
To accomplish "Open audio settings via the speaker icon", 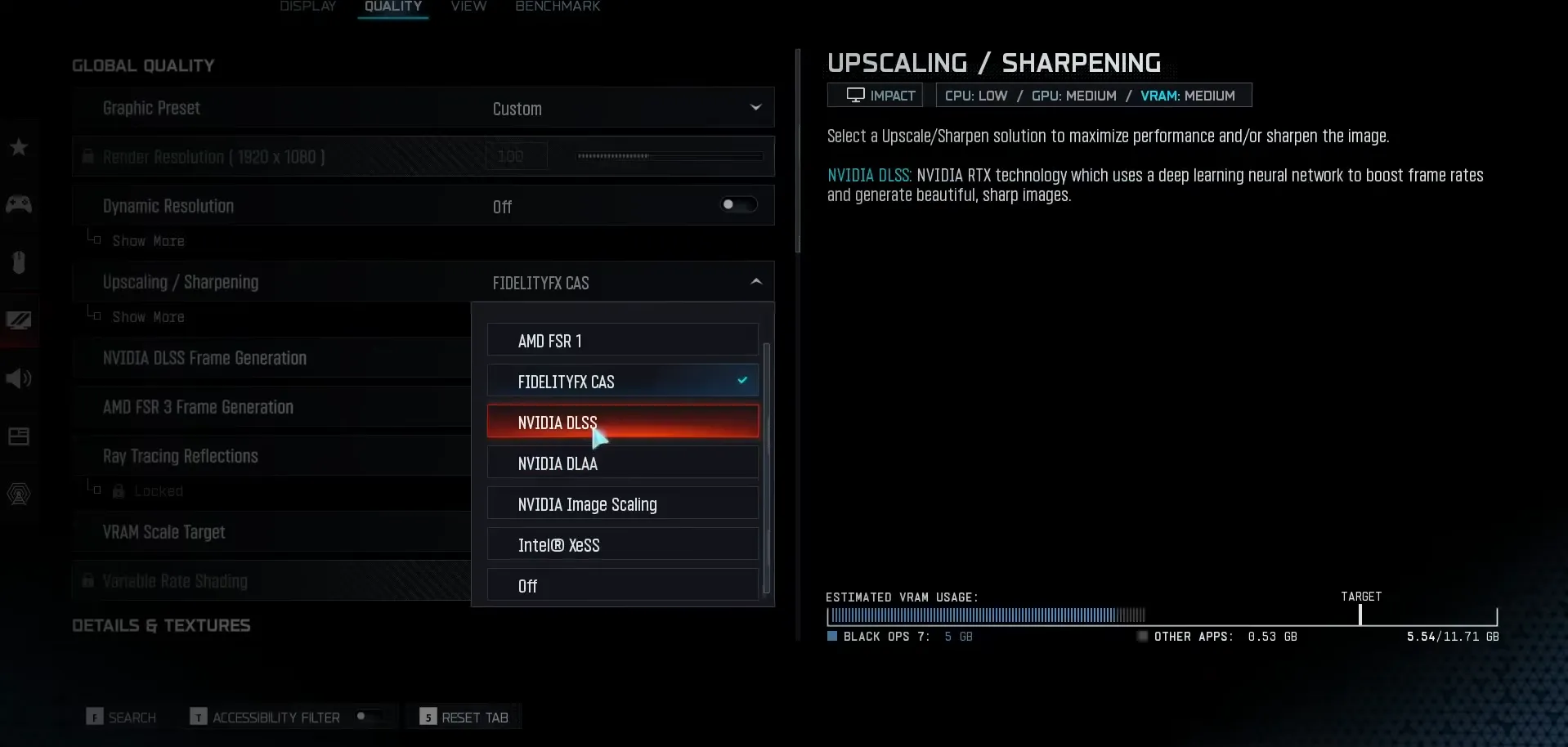I will coord(18,378).
